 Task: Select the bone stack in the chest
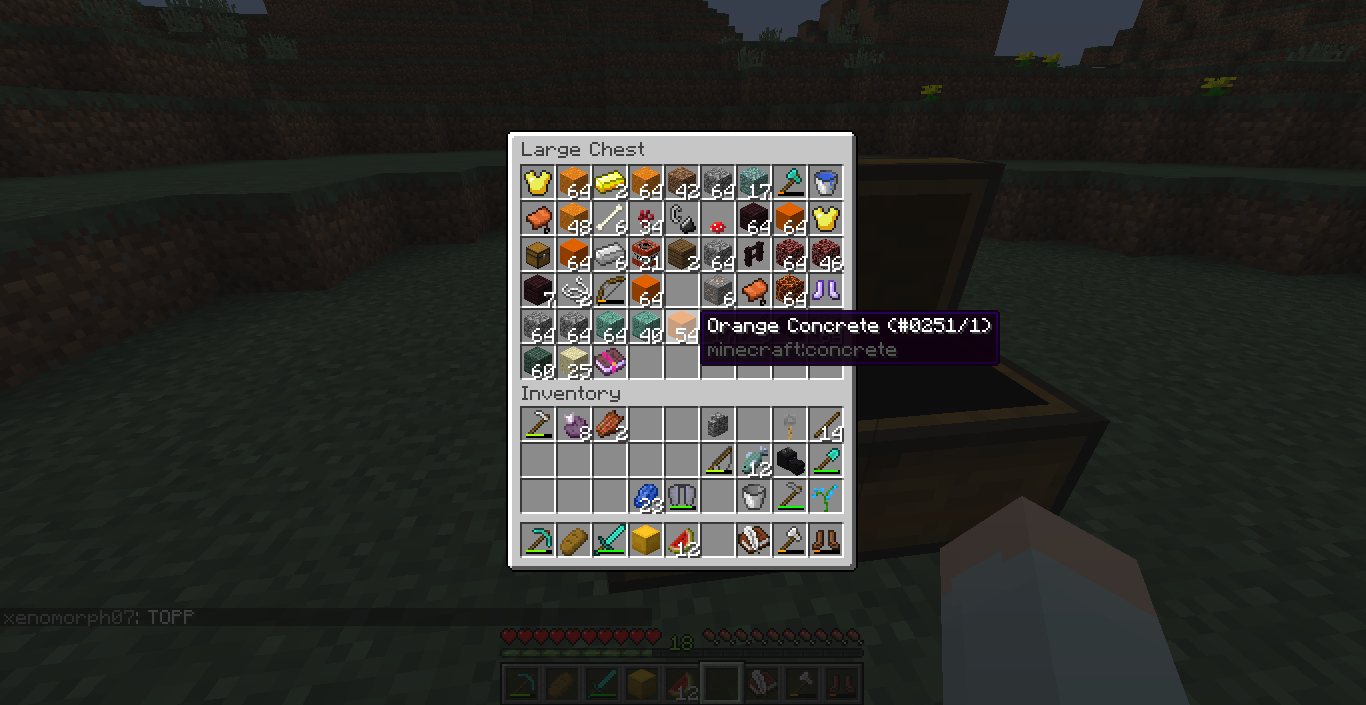(x=609, y=219)
